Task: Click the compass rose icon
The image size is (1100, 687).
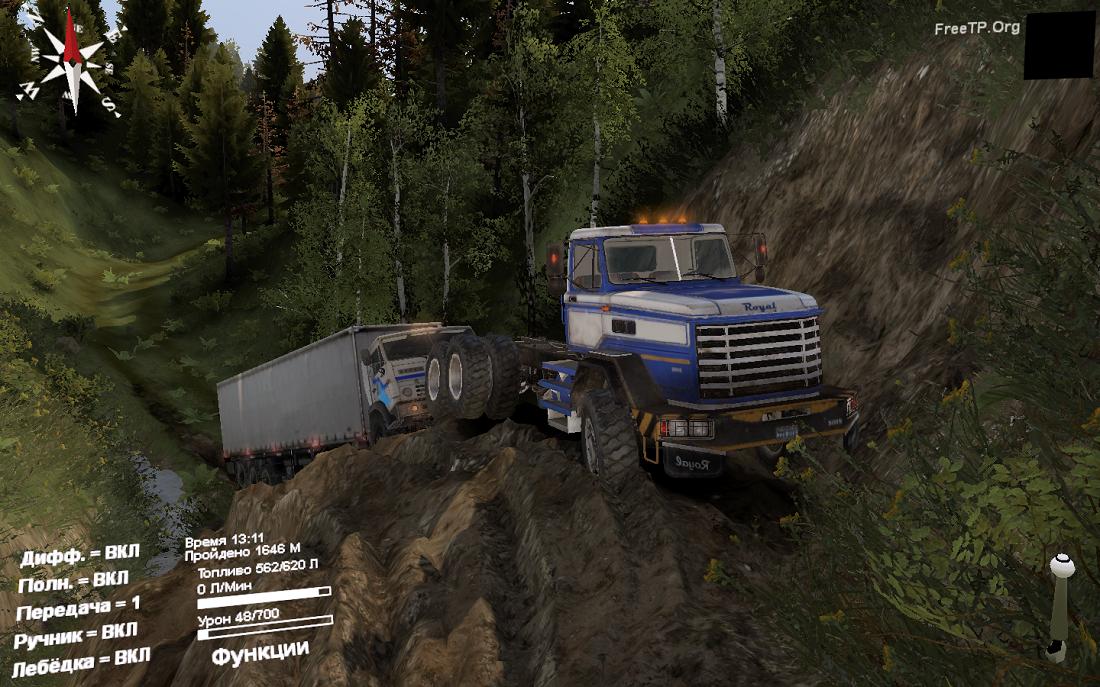Action: 70,62
